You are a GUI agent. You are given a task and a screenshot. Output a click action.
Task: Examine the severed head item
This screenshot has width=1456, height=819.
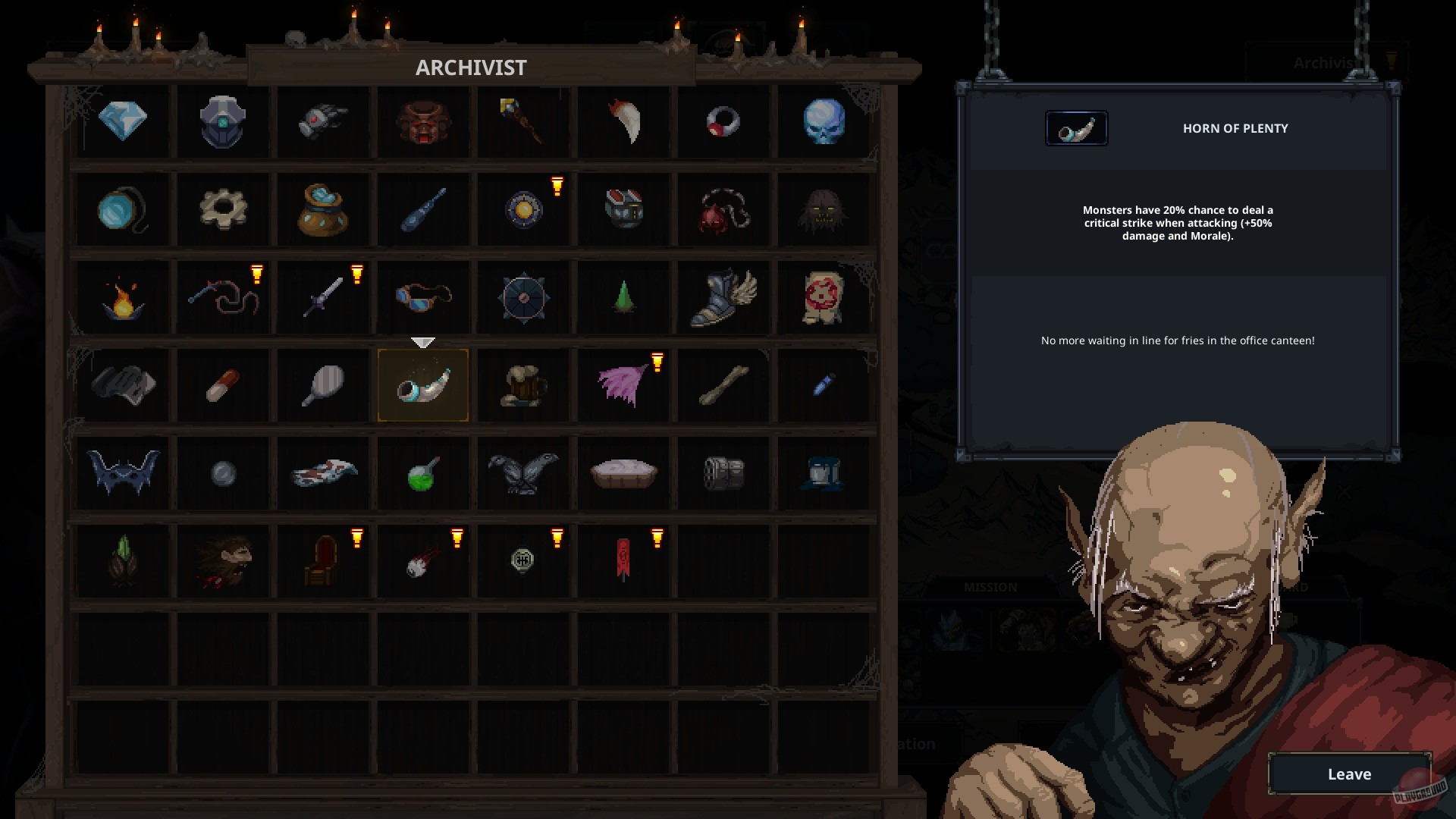pyautogui.click(x=223, y=560)
